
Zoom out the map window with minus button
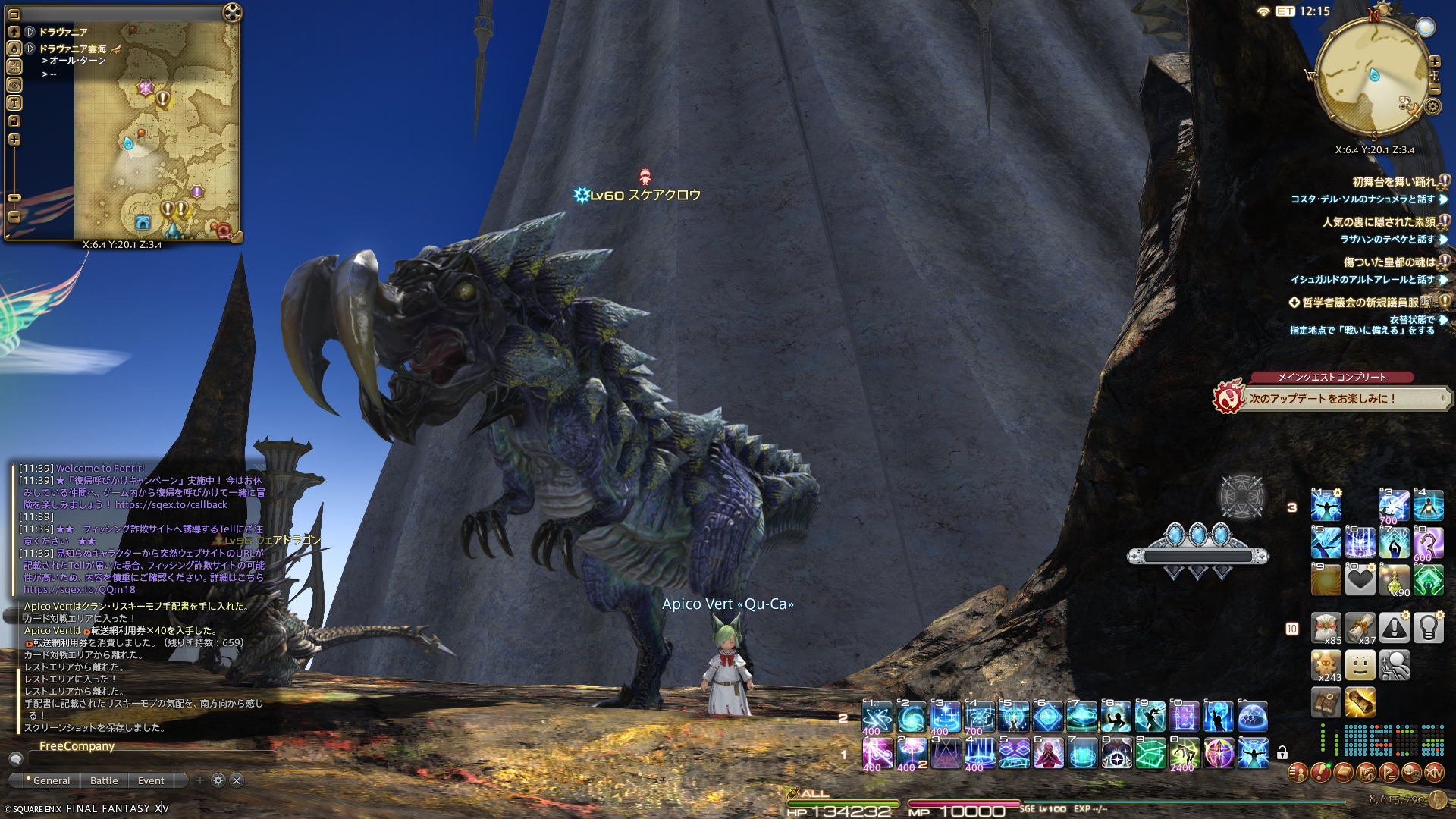tap(14, 216)
